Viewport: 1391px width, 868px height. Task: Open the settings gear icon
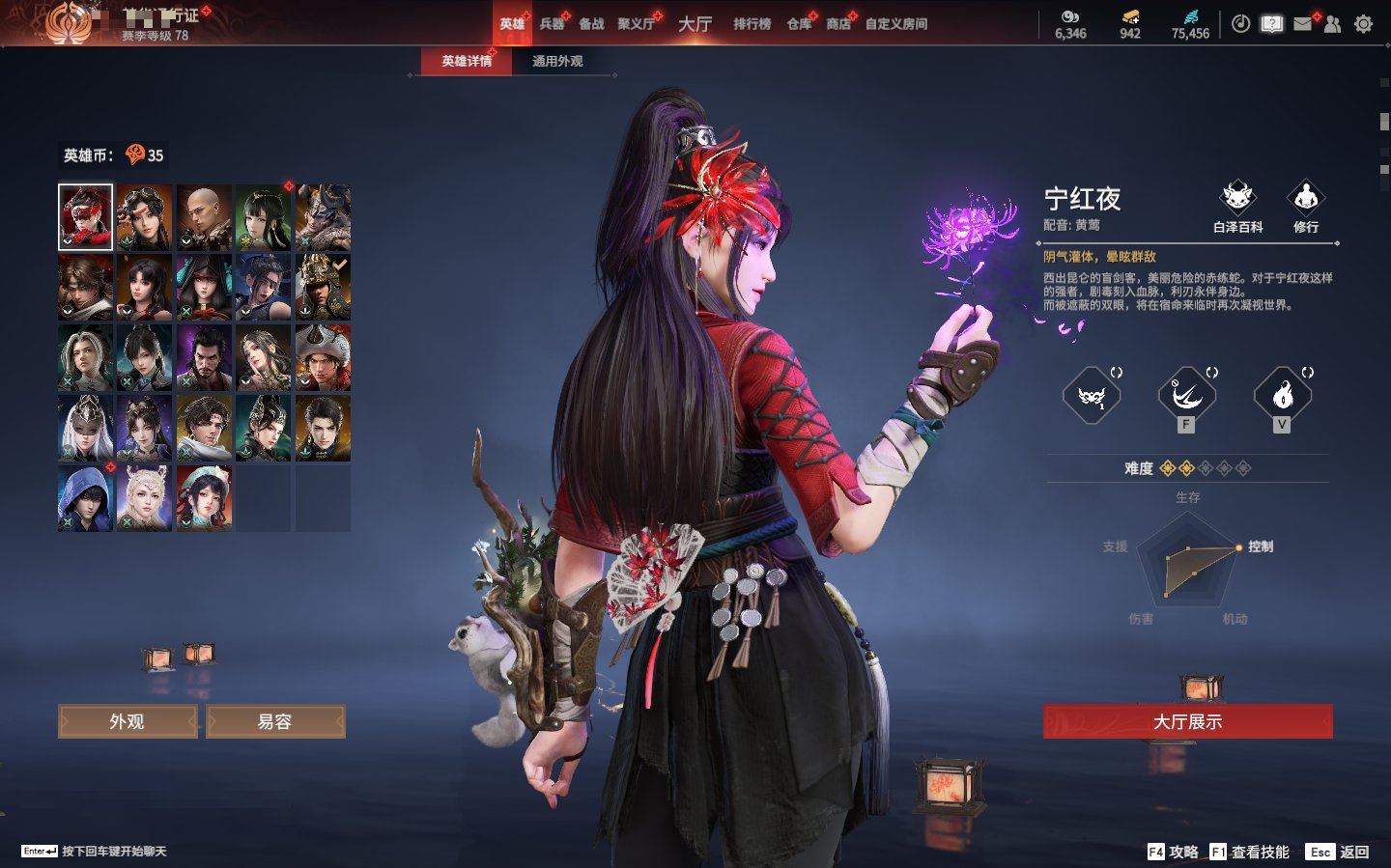[1363, 24]
